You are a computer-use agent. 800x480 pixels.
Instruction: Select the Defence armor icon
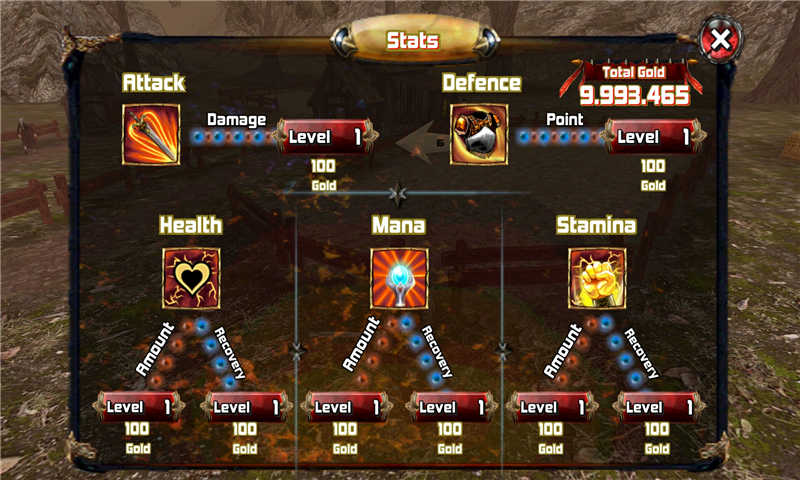pyautogui.click(x=479, y=135)
